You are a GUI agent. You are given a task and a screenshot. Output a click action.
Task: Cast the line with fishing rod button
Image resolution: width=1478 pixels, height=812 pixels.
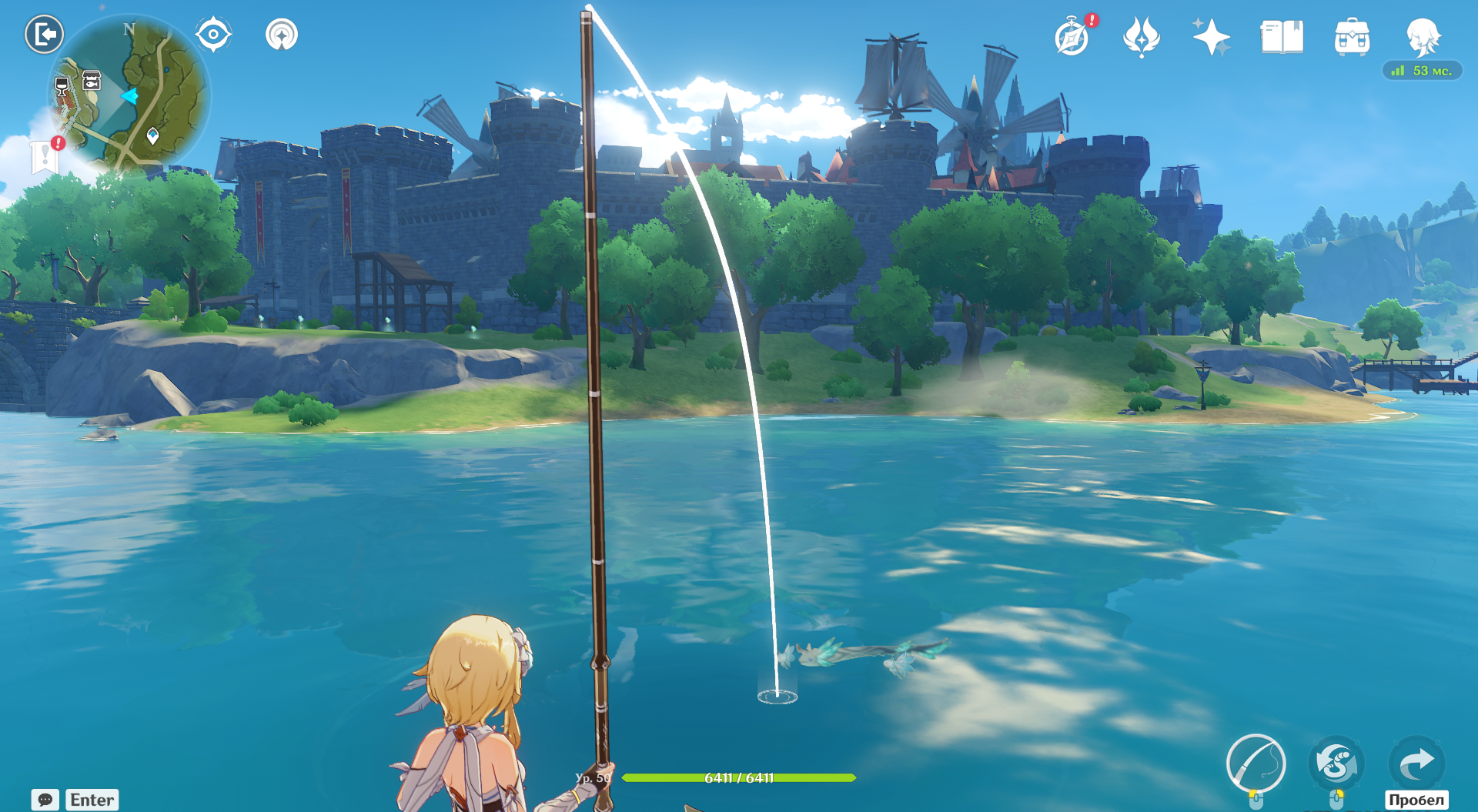point(1256,763)
